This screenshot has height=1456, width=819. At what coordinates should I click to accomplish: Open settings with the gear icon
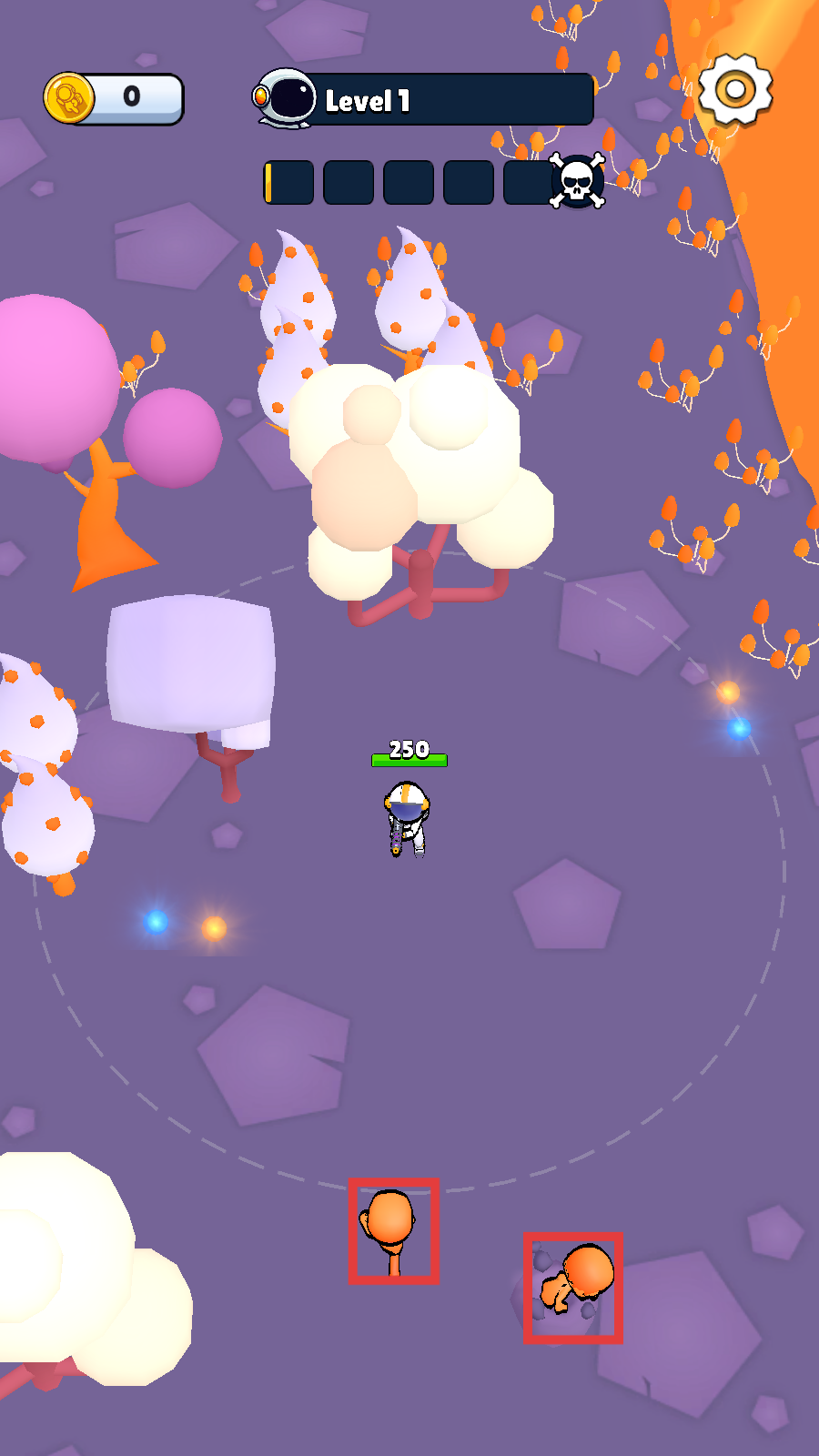tap(735, 90)
